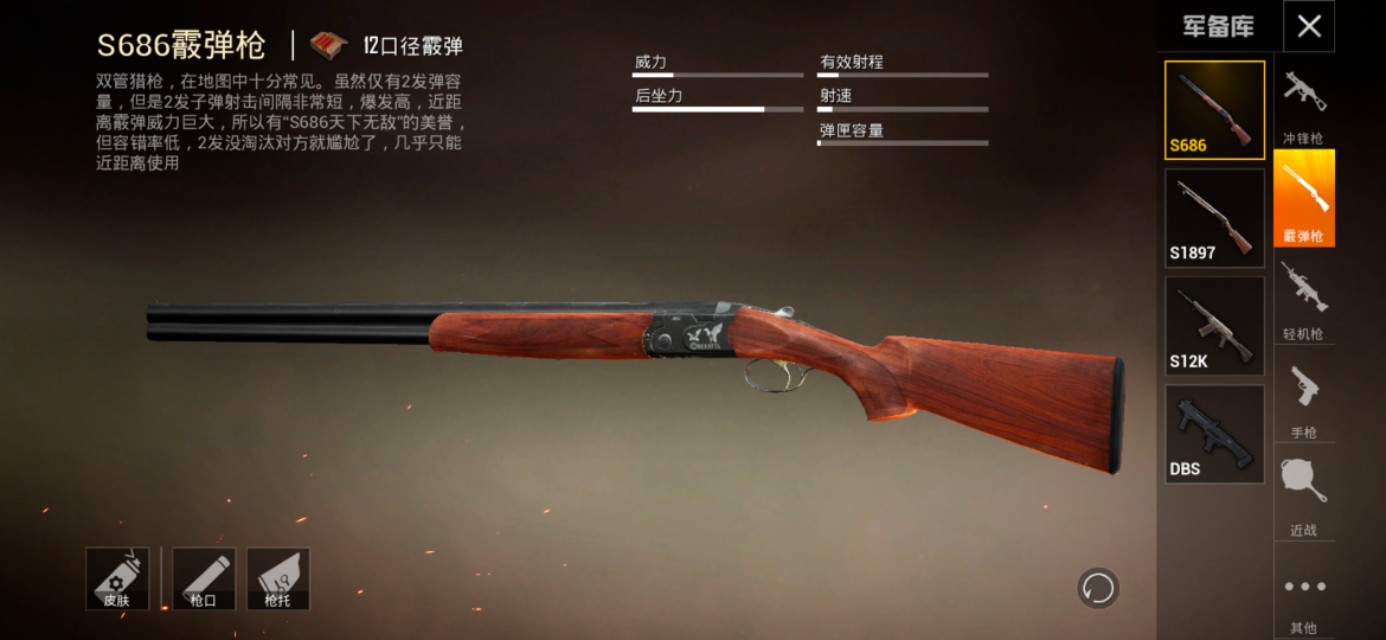The image size is (1386, 640).
Task: Select the 枪托 stock attachment slot
Action: [278, 578]
